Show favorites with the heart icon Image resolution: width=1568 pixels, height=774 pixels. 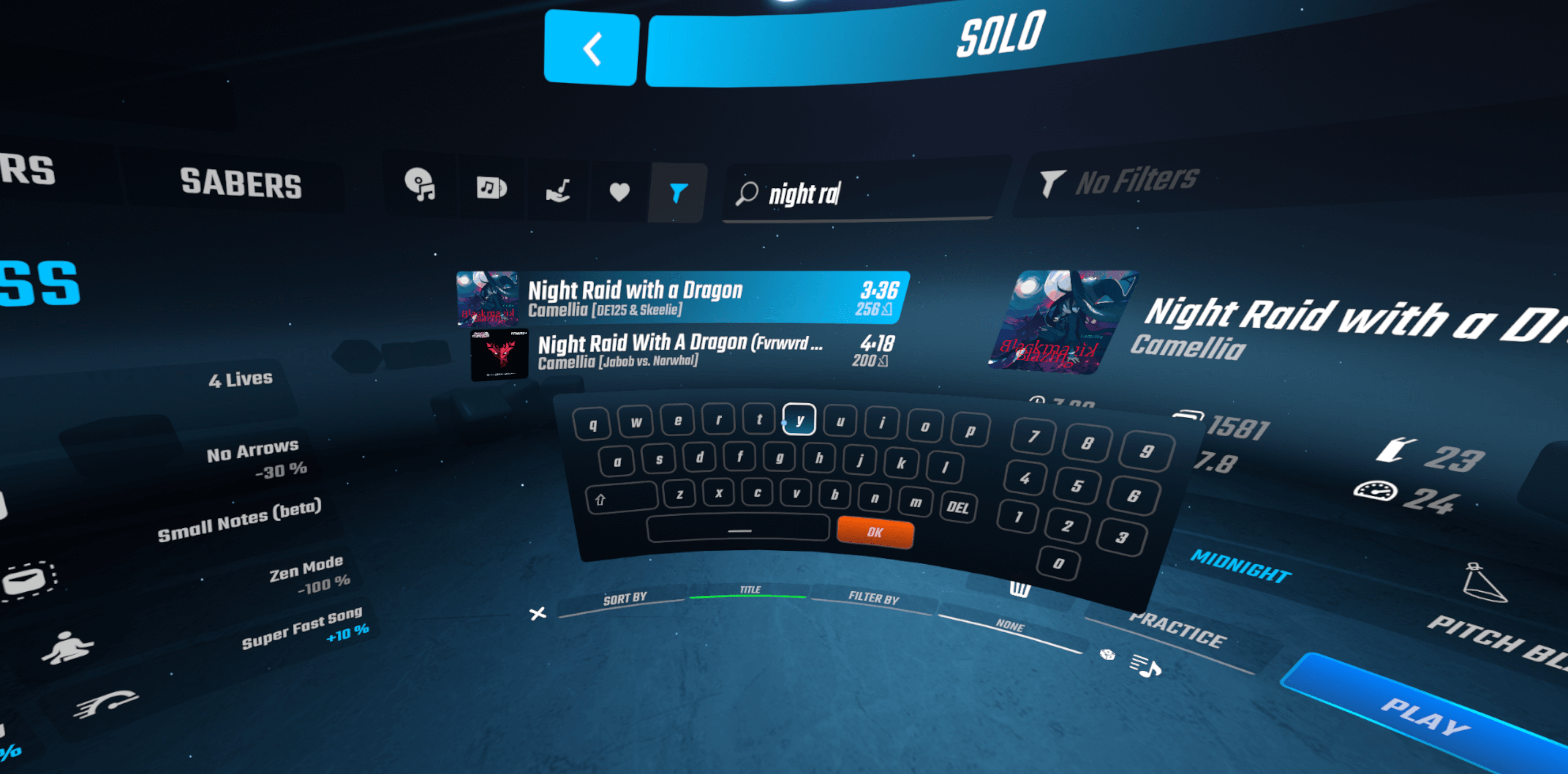[620, 193]
